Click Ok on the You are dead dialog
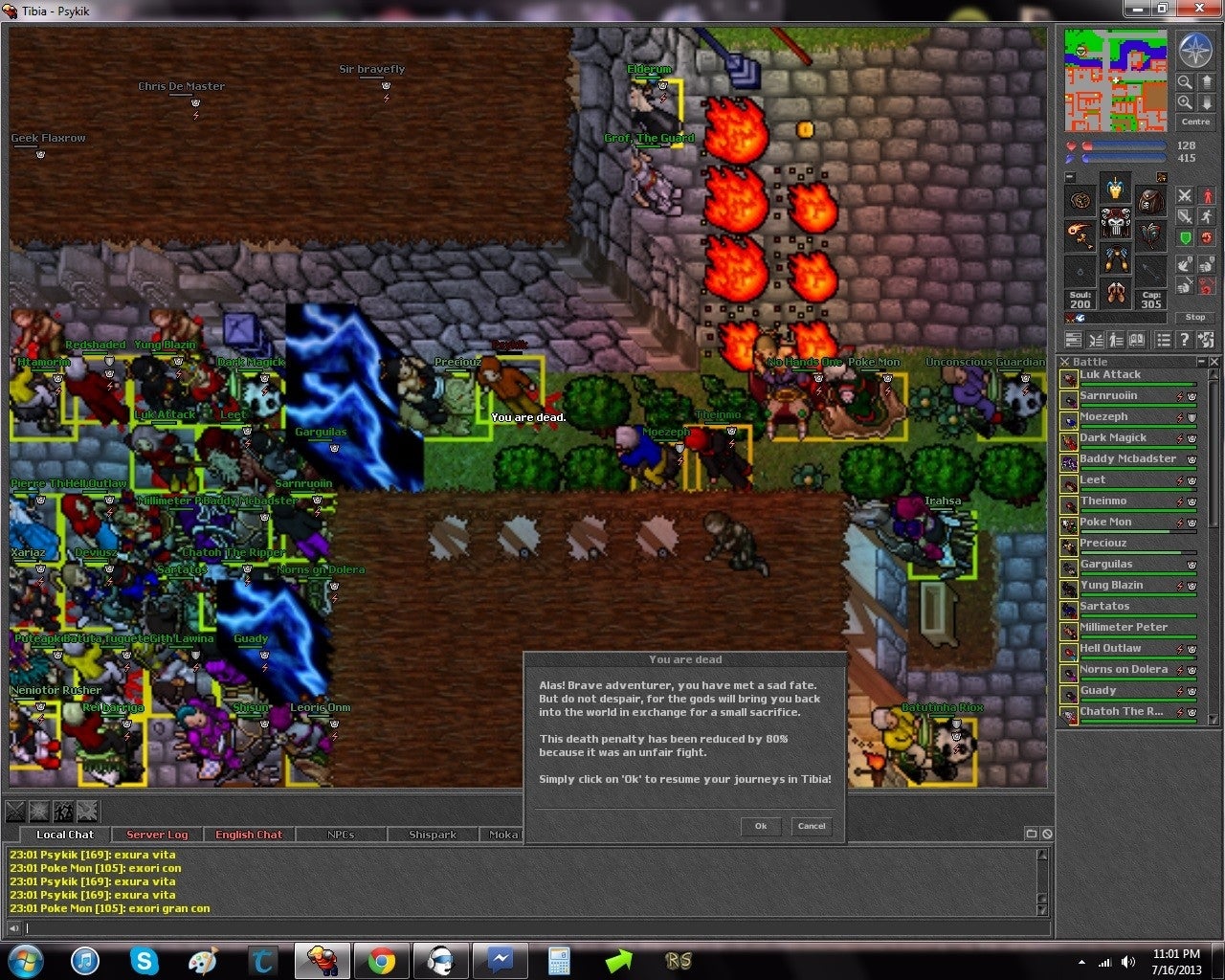The width and height of the screenshot is (1225, 980). (x=760, y=826)
